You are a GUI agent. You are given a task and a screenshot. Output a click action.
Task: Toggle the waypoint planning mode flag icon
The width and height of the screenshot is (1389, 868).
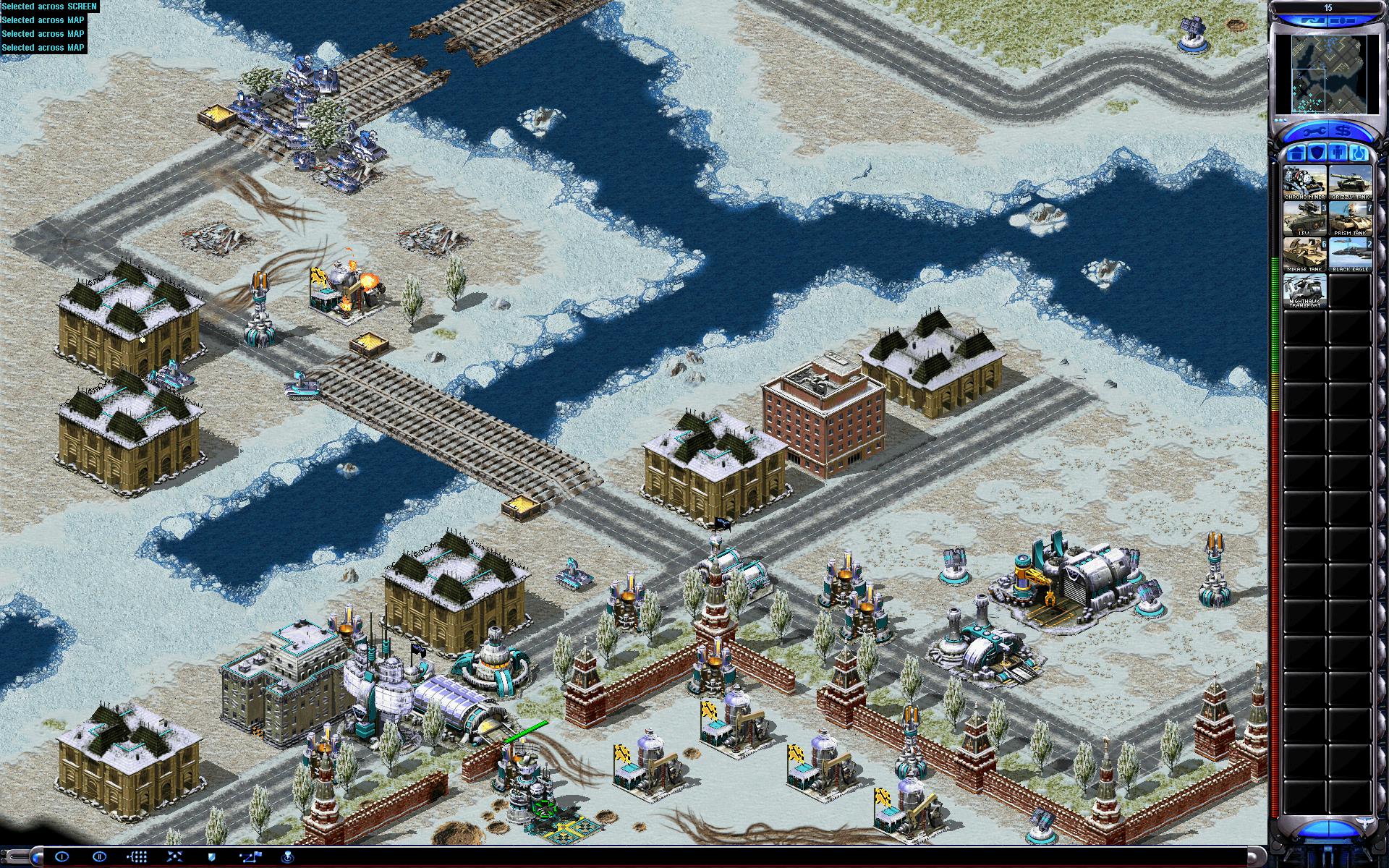pyautogui.click(x=250, y=857)
